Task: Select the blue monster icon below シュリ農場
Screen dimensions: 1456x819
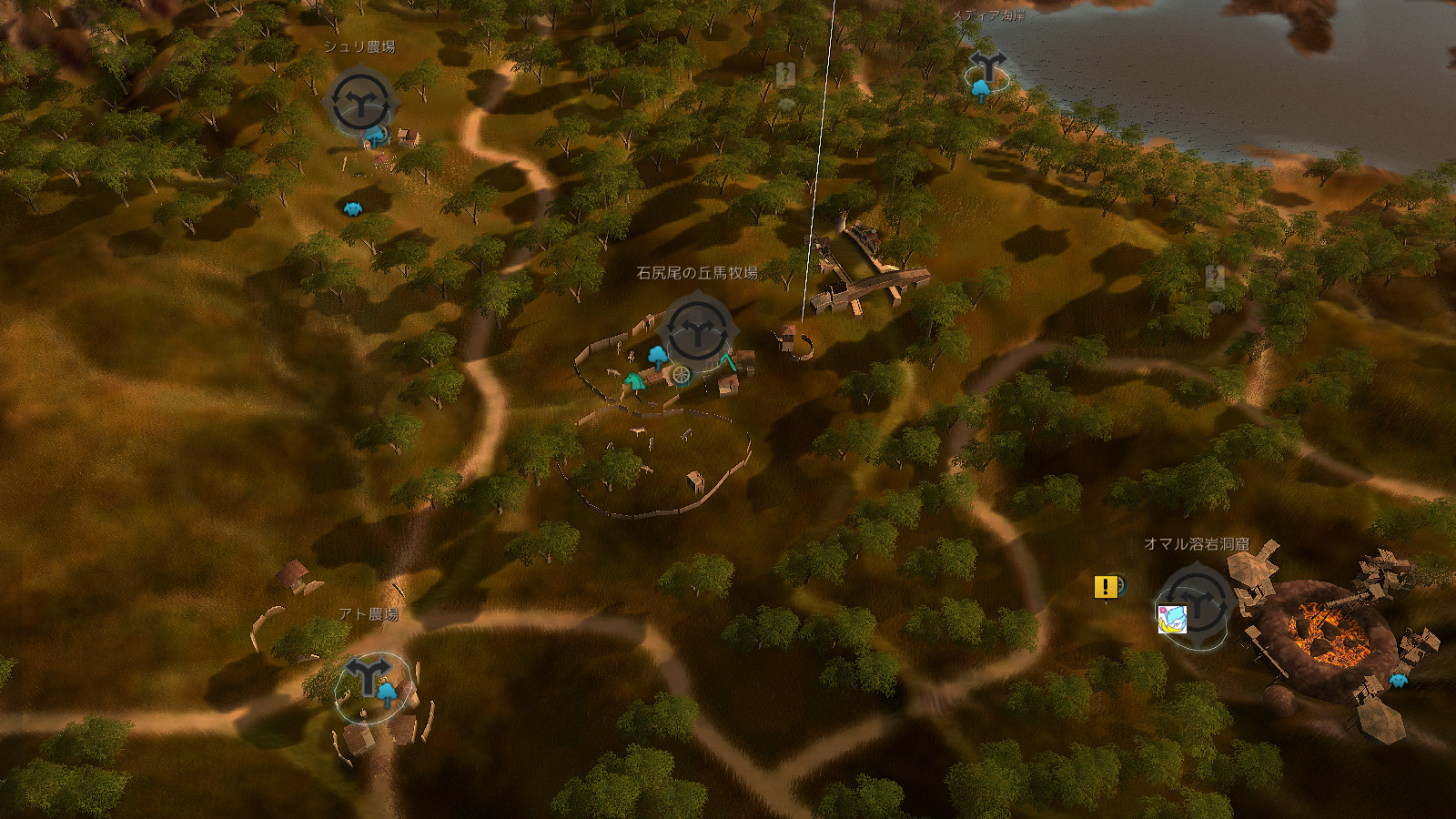Action: 352,208
